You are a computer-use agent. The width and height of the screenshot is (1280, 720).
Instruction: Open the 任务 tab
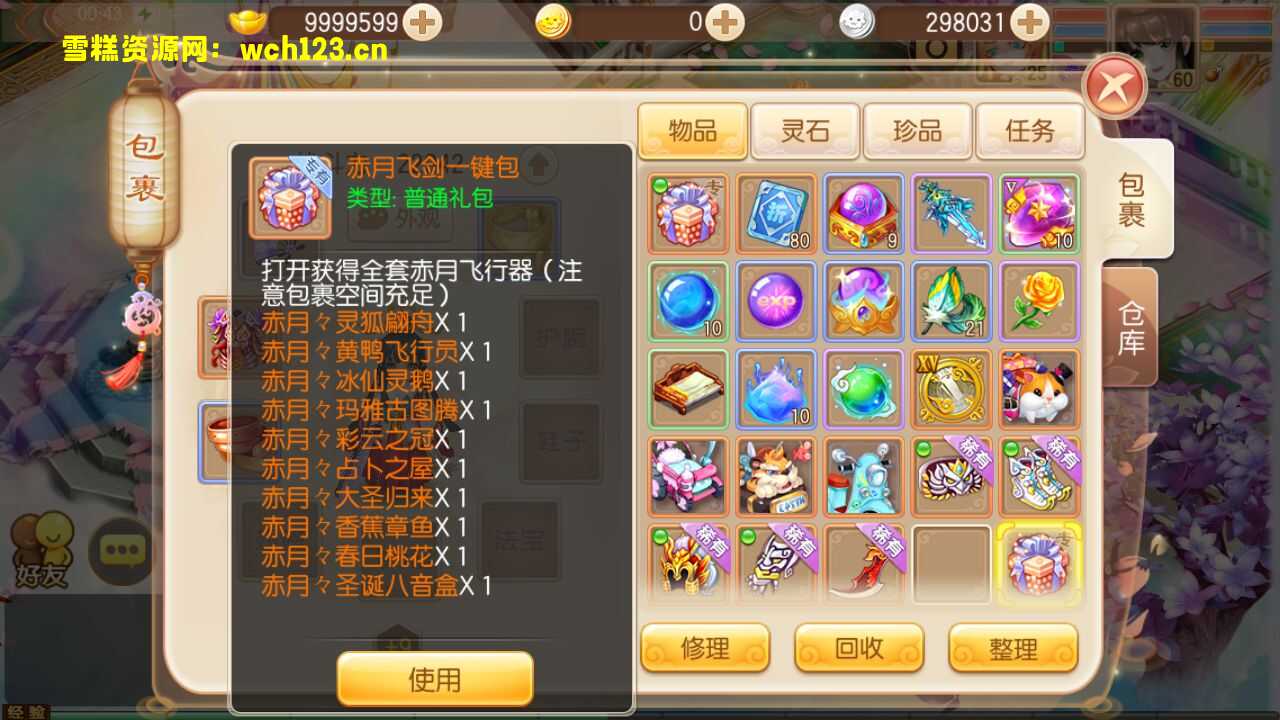(x=1029, y=131)
